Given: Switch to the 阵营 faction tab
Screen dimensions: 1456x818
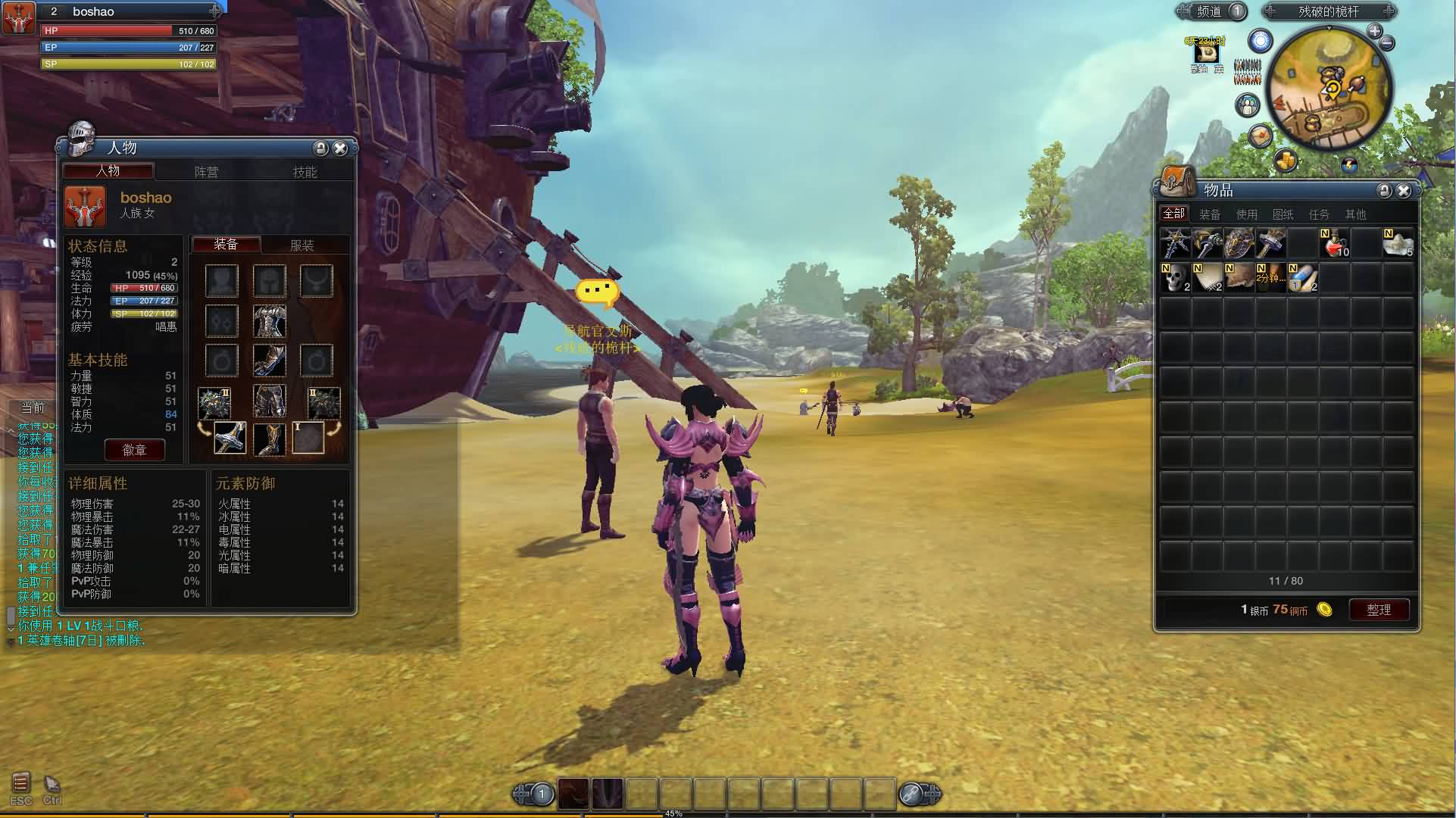Looking at the screenshot, I should tap(206, 172).
